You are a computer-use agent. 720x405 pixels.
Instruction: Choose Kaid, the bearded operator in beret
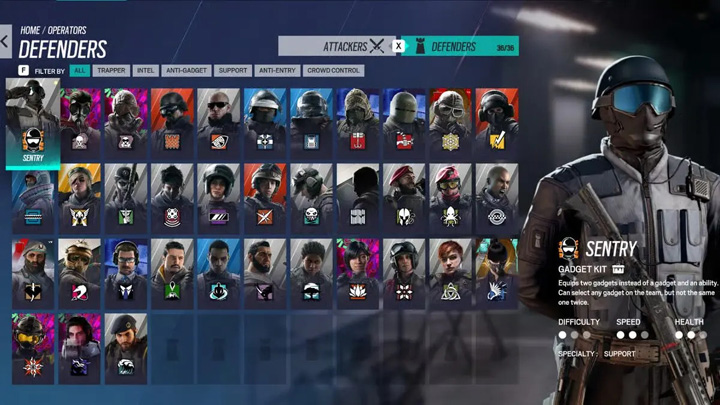pos(33,270)
